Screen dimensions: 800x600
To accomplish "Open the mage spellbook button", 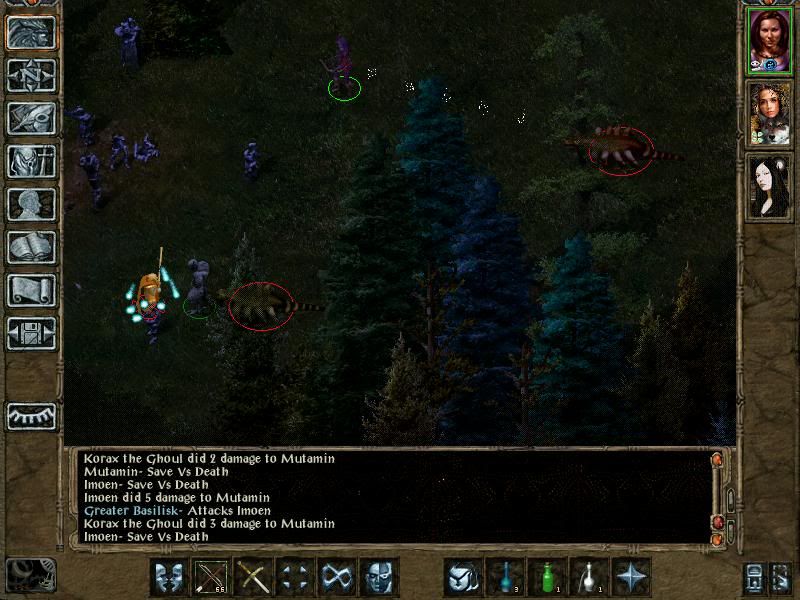I will 31,248.
